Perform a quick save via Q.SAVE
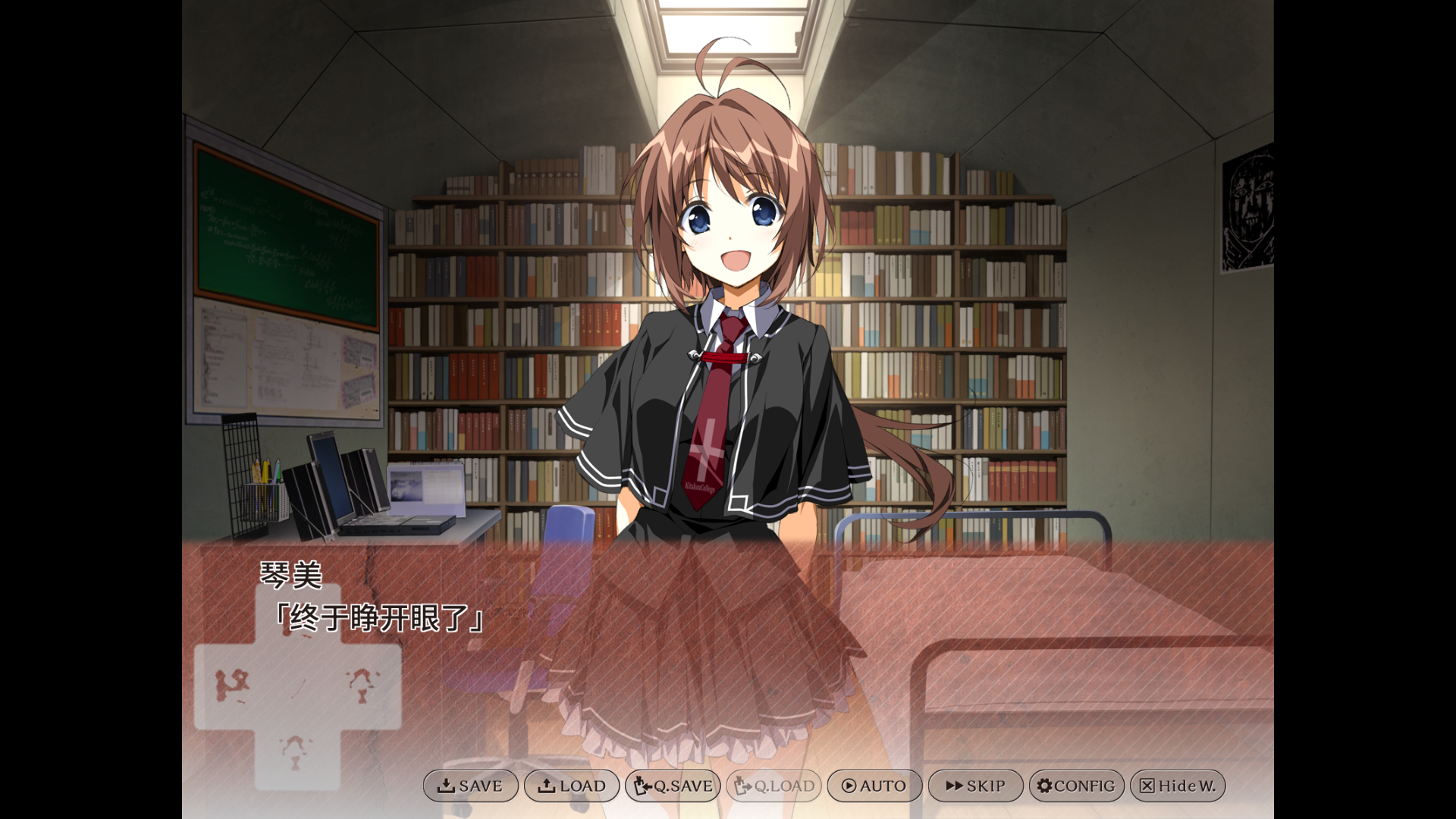This screenshot has width=1456, height=819. pyautogui.click(x=672, y=786)
